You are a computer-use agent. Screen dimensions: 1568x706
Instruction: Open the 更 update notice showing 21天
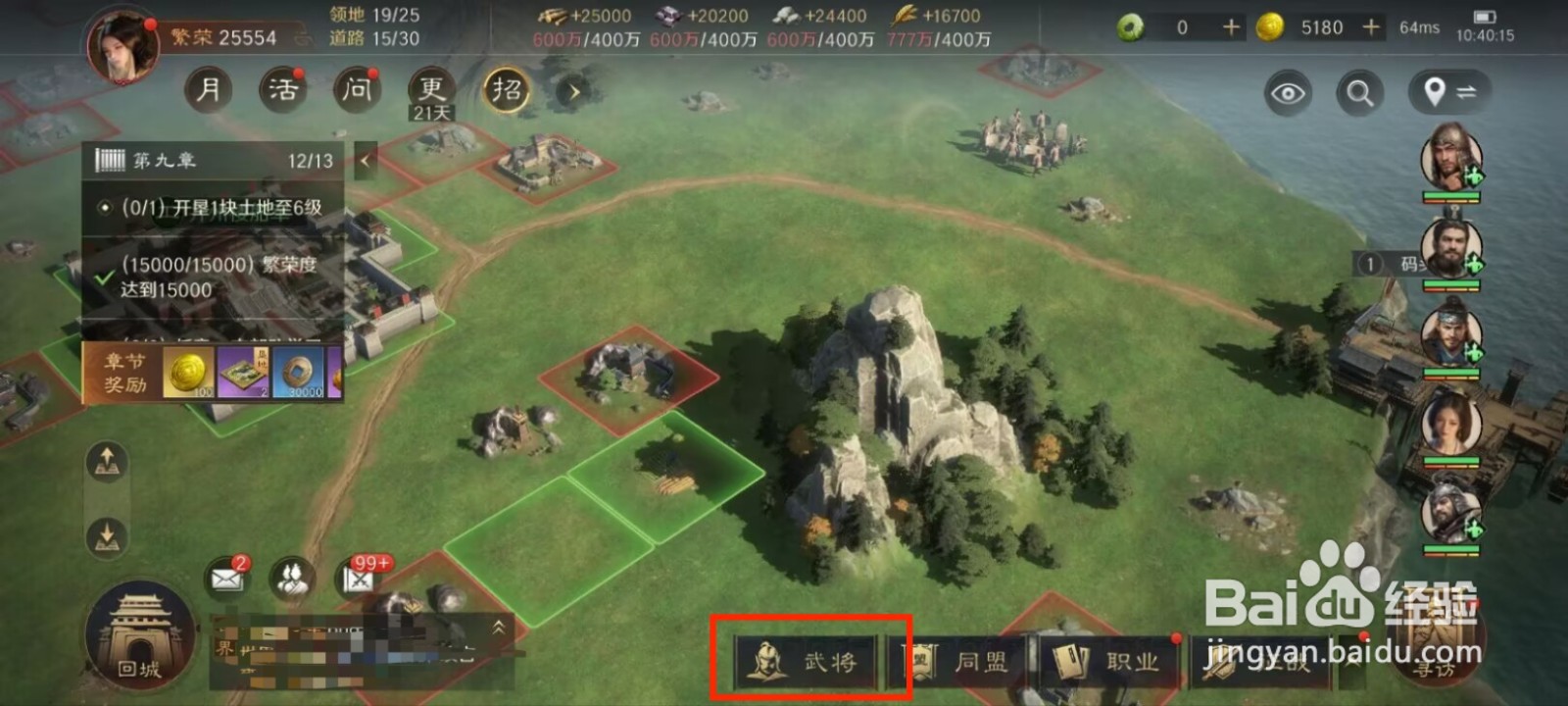coord(429,90)
